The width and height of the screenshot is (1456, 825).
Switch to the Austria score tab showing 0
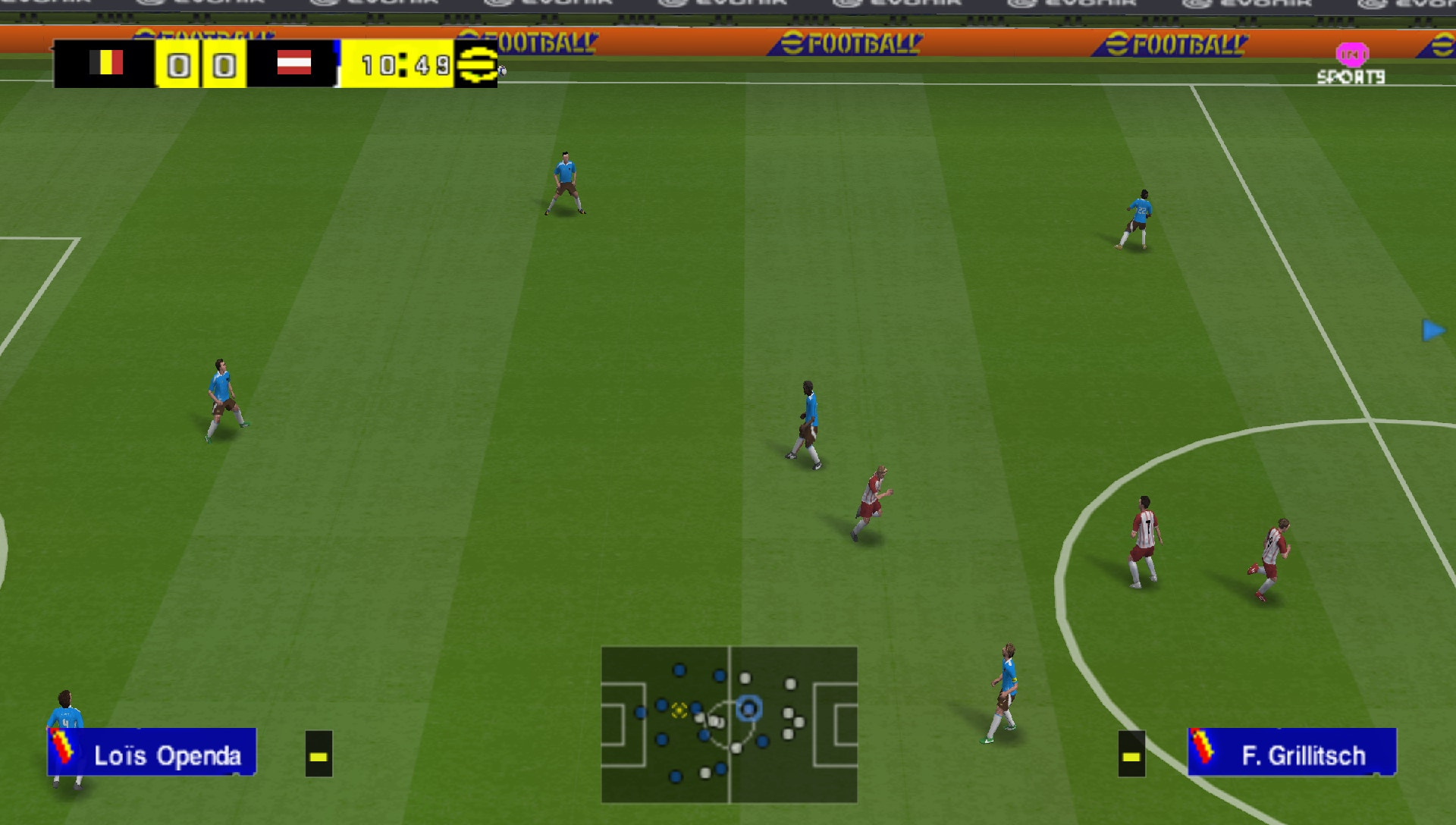(x=222, y=66)
